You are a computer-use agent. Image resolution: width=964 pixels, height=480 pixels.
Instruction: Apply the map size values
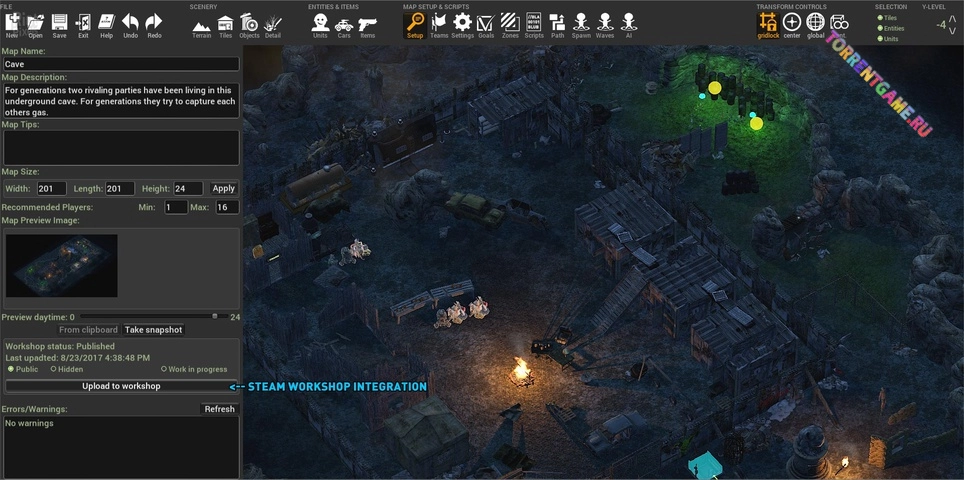[224, 188]
